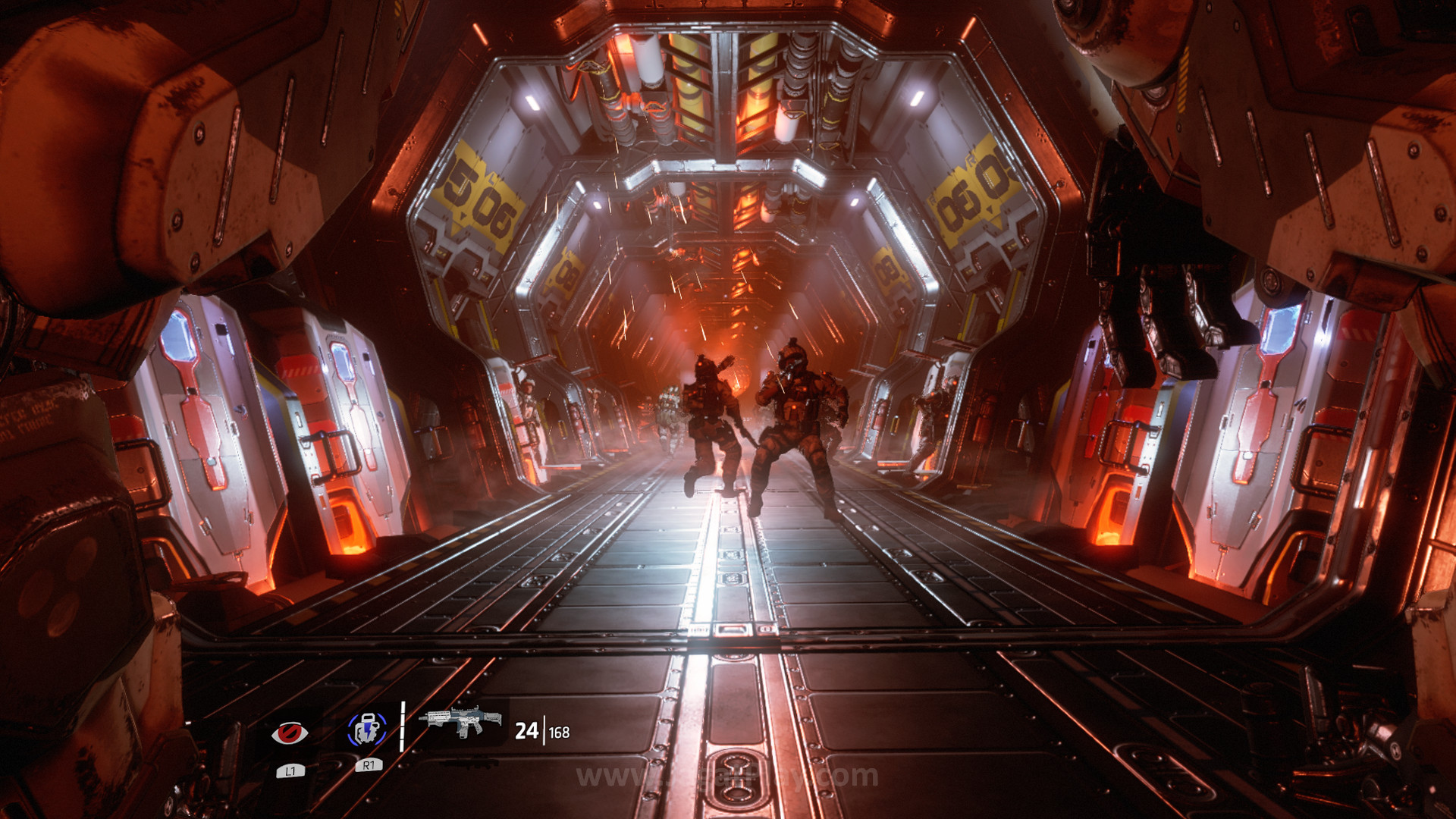Screen dimensions: 1456x819
Task: Select the blue lightning grenade icon
Action: (x=367, y=730)
